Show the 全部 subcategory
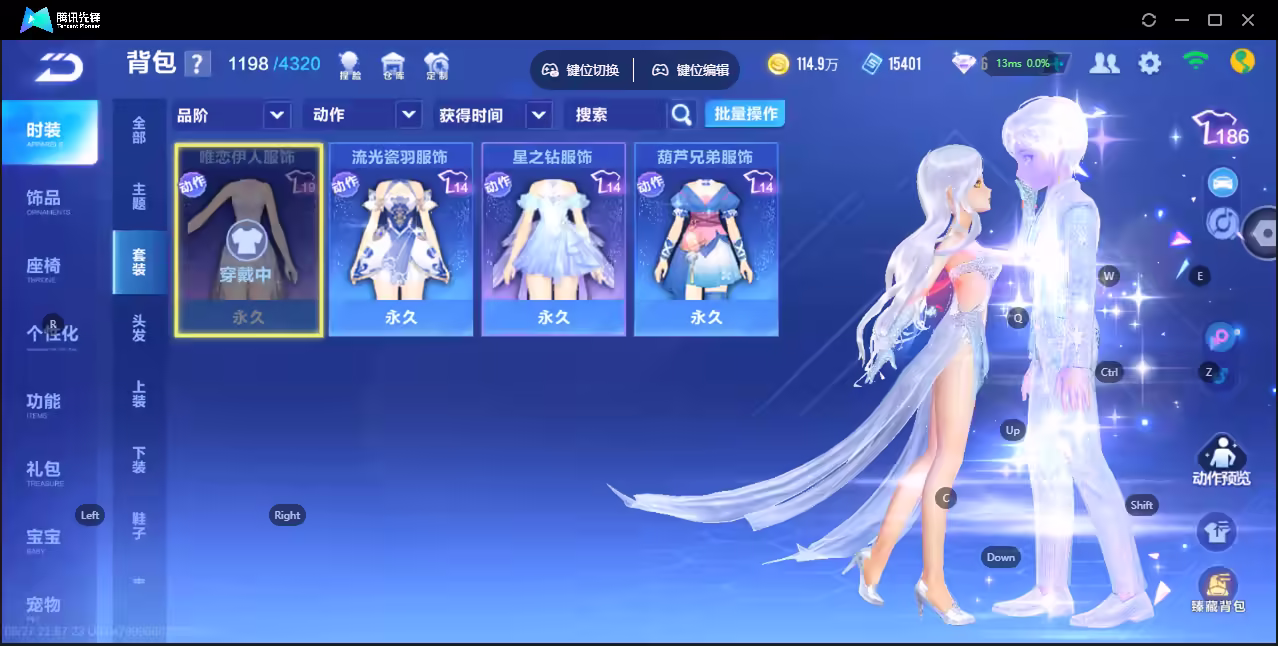The width and height of the screenshot is (1278, 646). 139,130
